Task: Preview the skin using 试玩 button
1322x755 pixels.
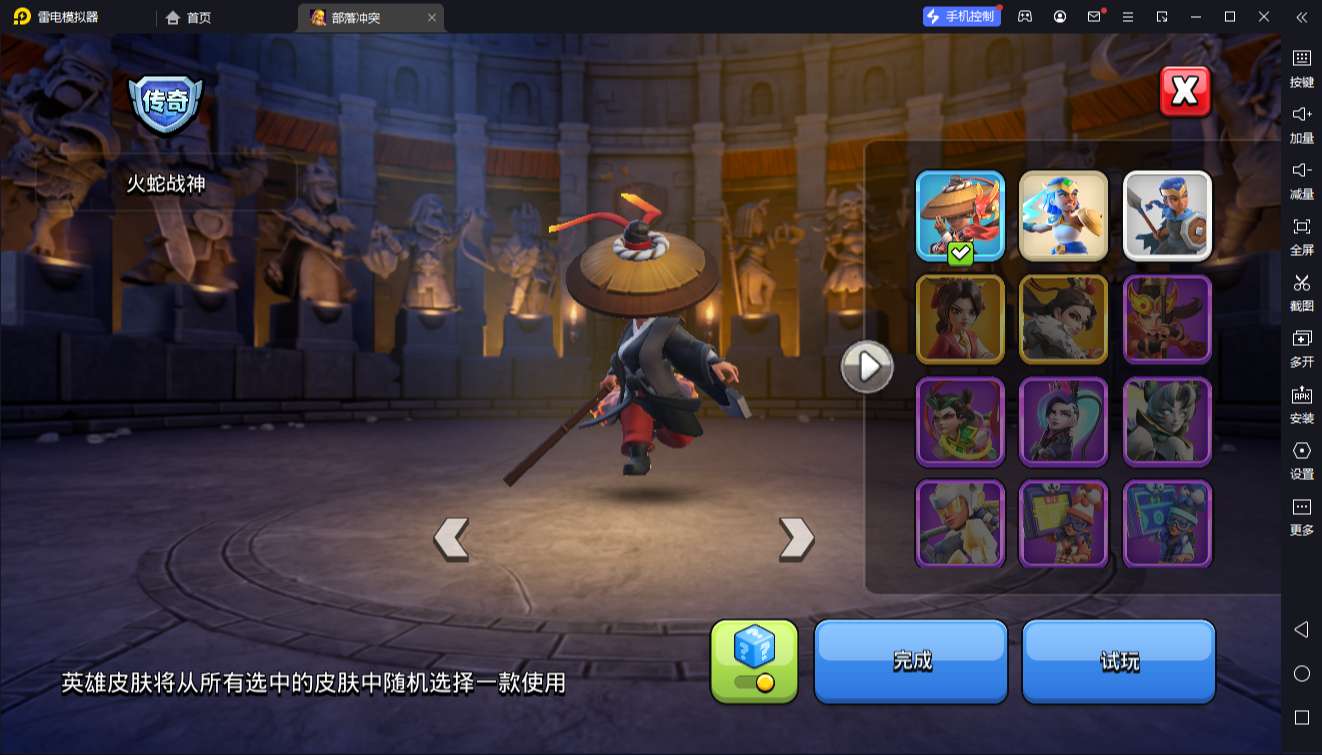Action: point(1118,661)
